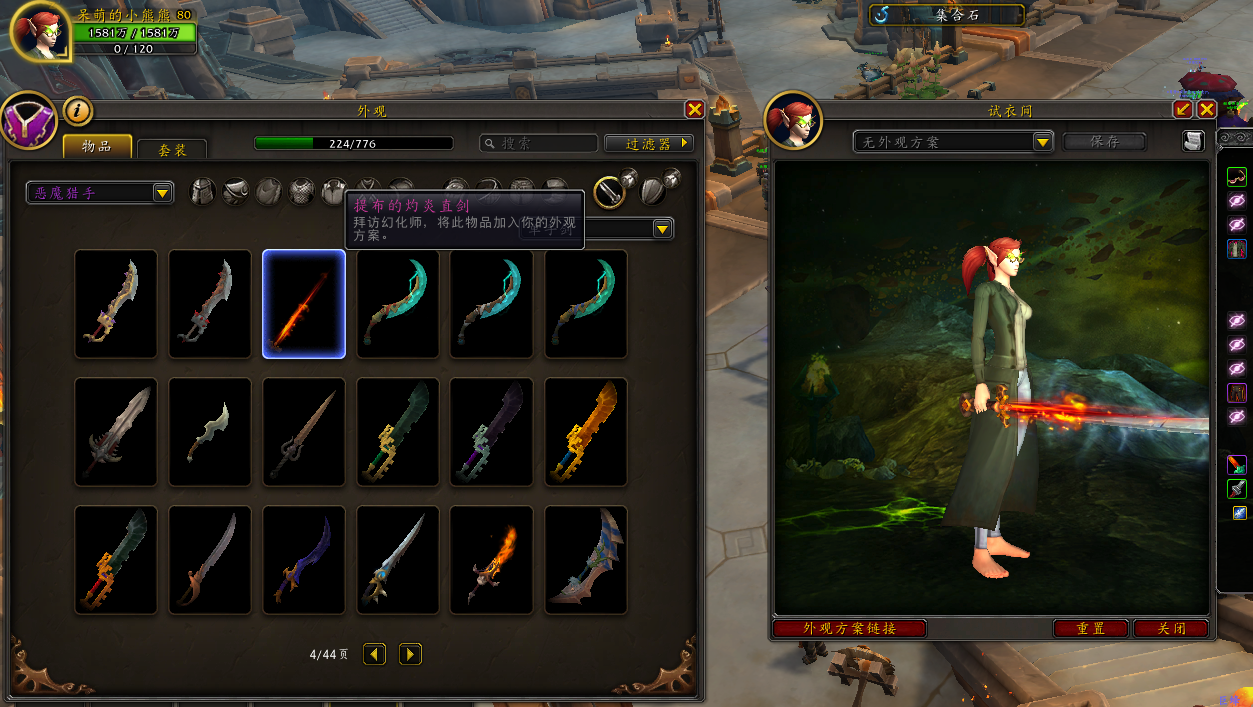Viewport: 1253px width, 707px height.
Task: Choose the orange golden cleaver appearance
Action: click(x=586, y=432)
